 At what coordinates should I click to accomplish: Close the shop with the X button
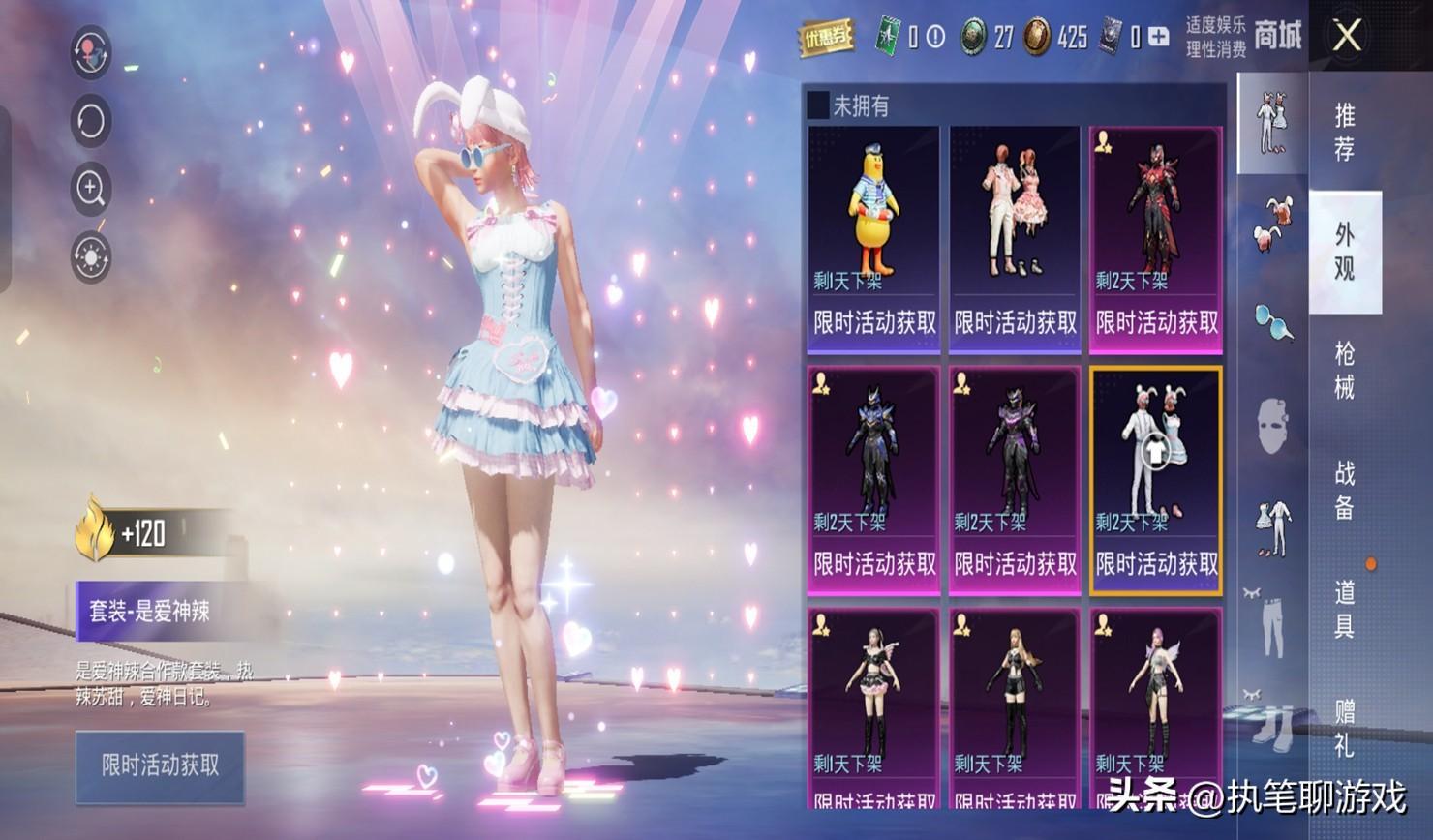pyautogui.click(x=1347, y=37)
